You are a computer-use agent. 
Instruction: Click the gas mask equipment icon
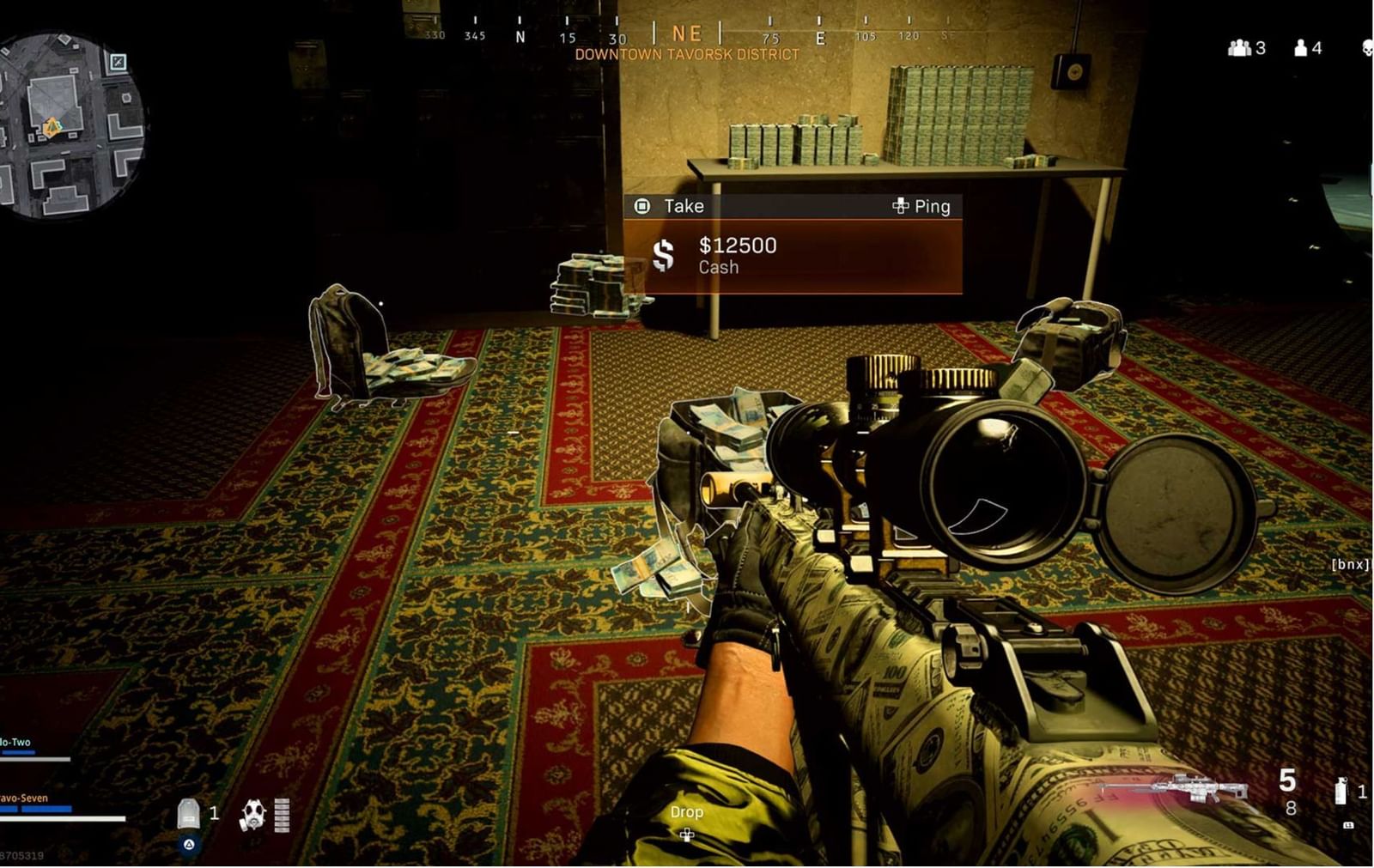252,812
